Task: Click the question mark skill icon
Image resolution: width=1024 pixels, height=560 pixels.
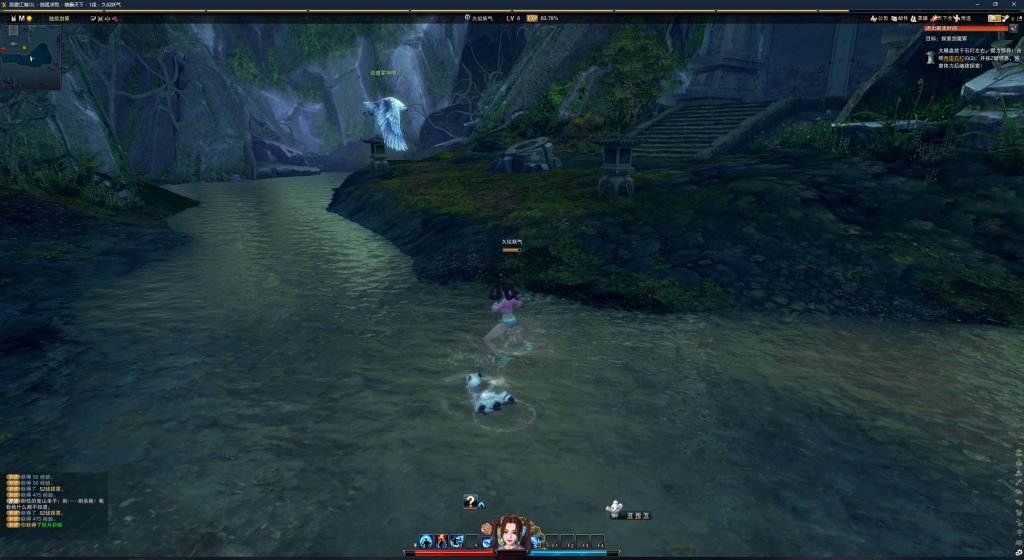Action: (x=470, y=502)
